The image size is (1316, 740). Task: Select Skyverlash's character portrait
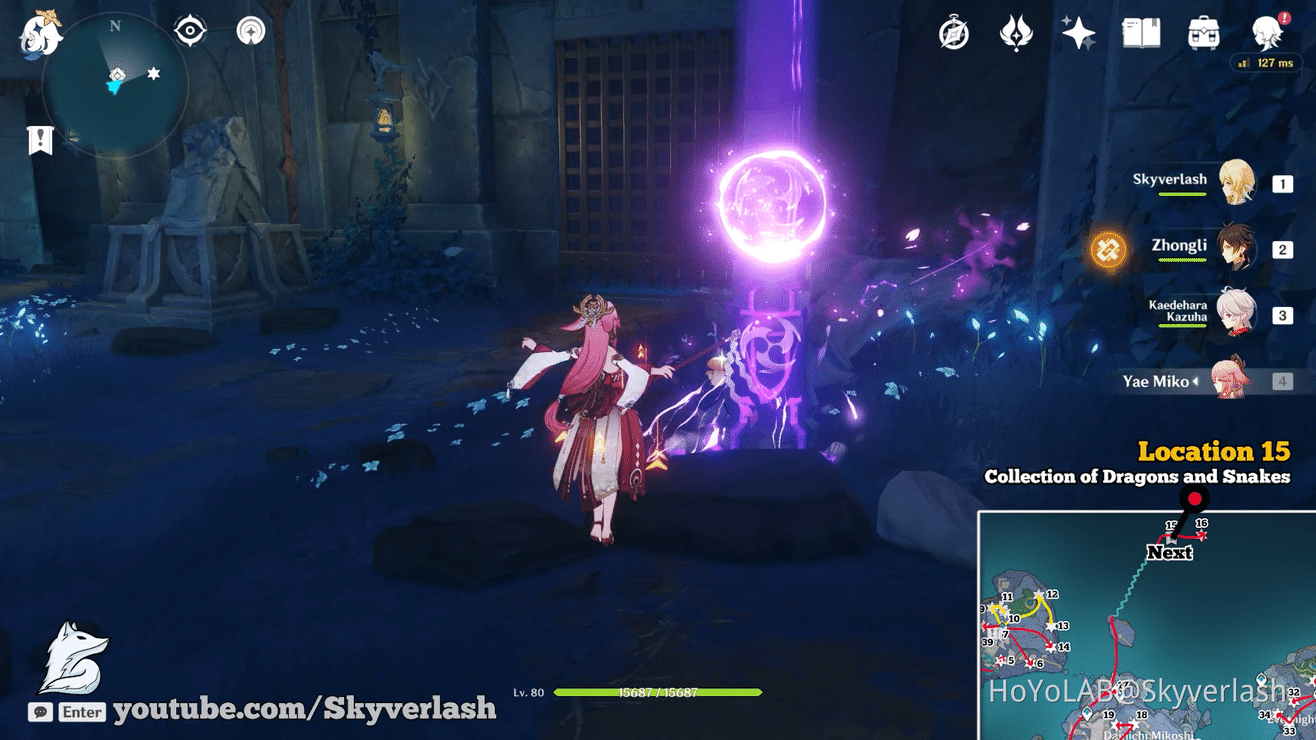pos(1237,181)
